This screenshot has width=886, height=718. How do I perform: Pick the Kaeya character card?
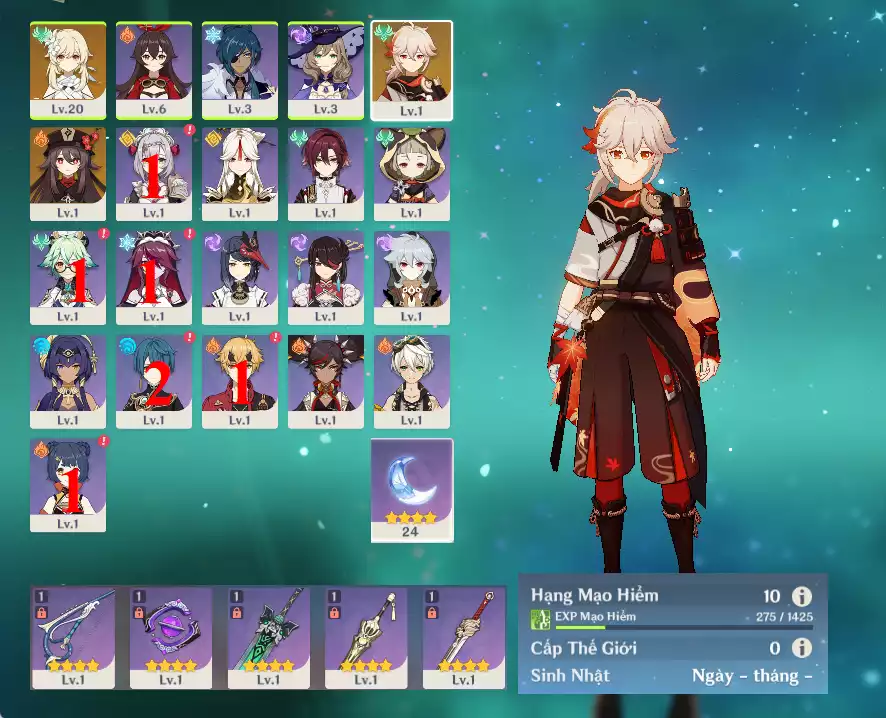click(240, 69)
